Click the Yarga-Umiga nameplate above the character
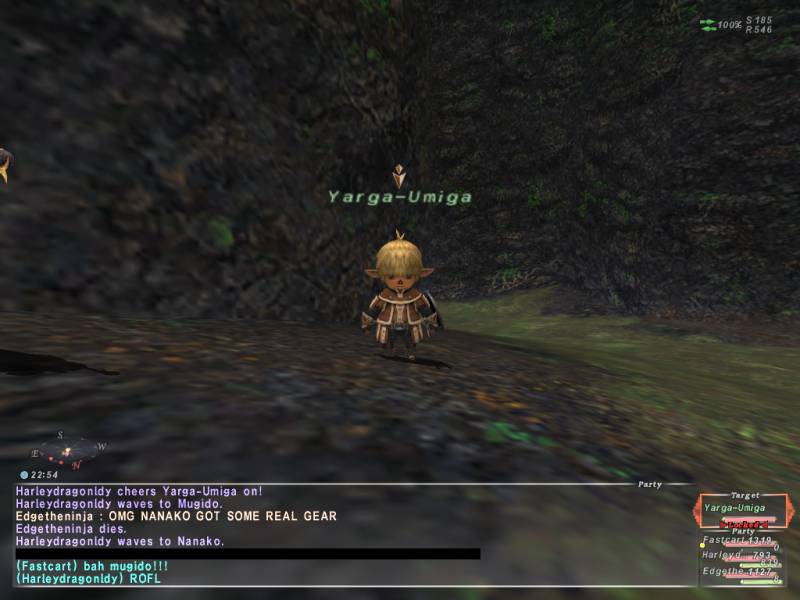The height and width of the screenshot is (600, 800). click(400, 198)
